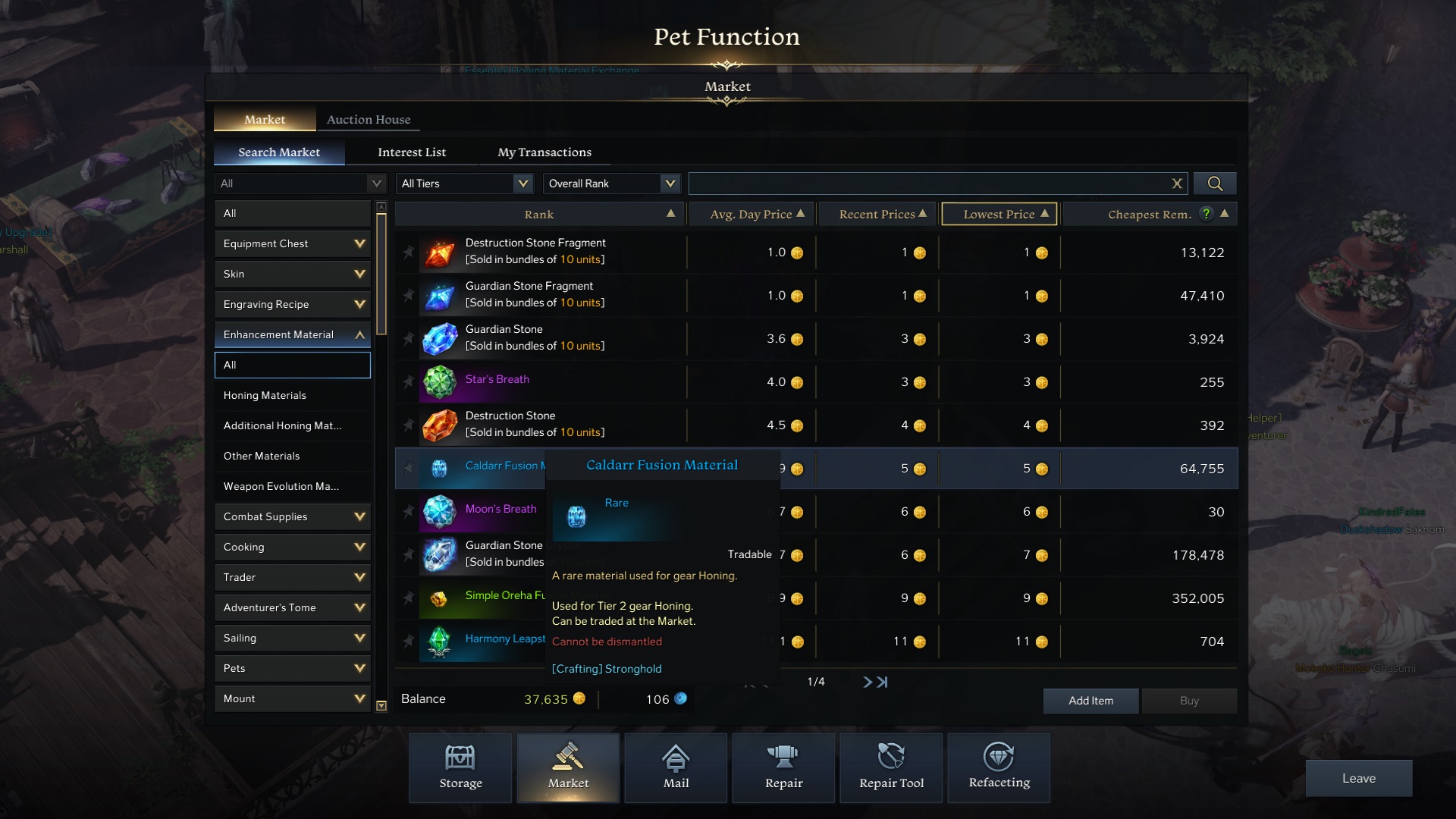Open the Overall Rank dropdown
The height and width of the screenshot is (819, 1456).
[611, 184]
